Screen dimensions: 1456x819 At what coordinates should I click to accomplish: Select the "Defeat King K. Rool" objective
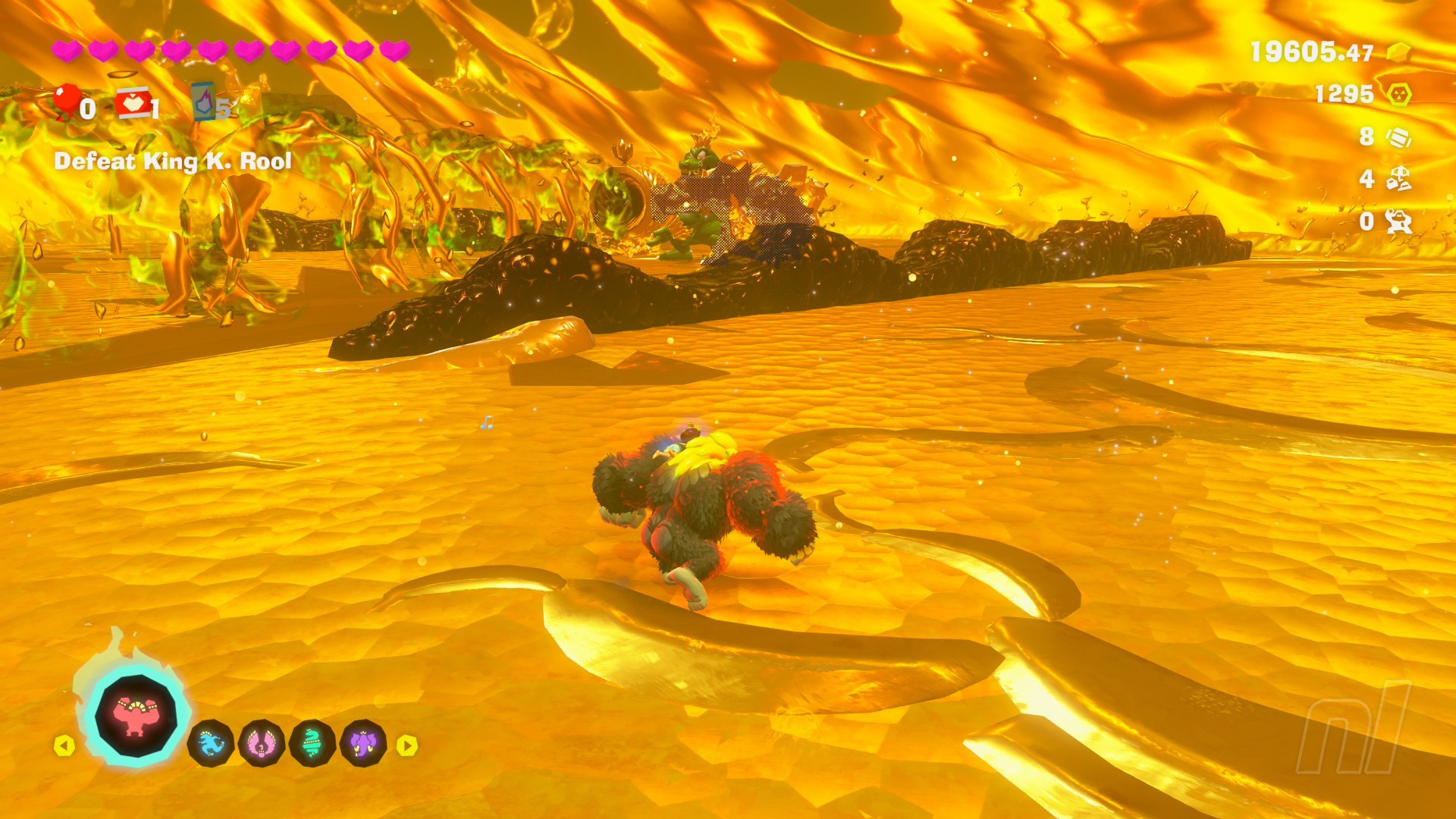(x=173, y=162)
